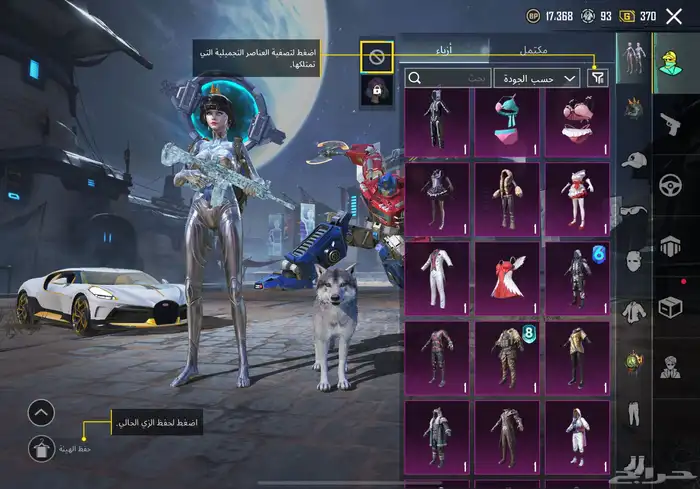Screen dimensions: 700x489
Task: Save the current outfit with the hanger button
Action: click(41, 451)
